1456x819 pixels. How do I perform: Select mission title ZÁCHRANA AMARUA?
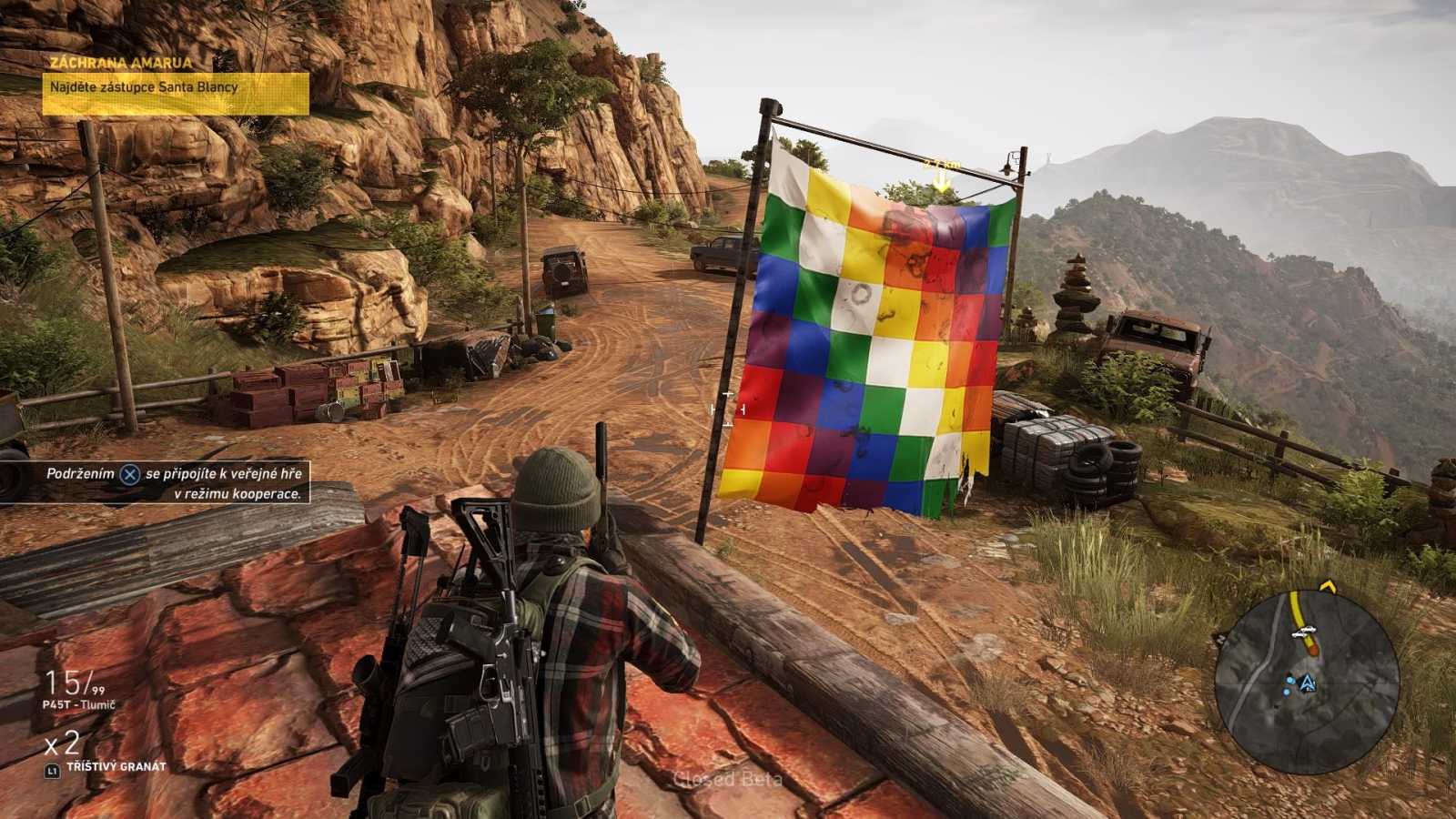click(x=122, y=63)
